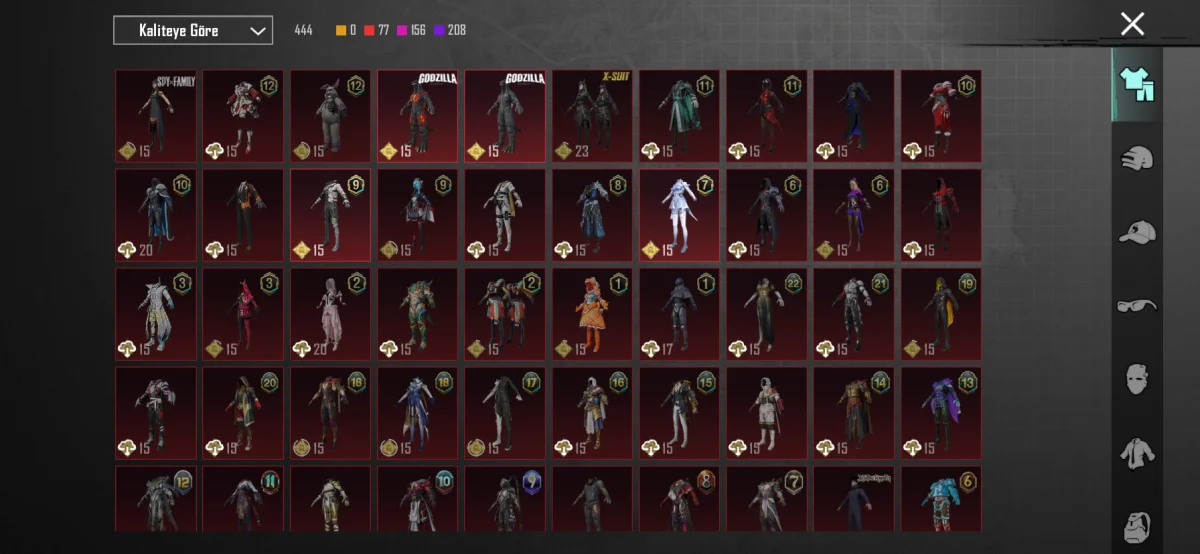Select the SPY-FAMILY outfit tile
The width and height of the screenshot is (1200, 554).
(156, 115)
